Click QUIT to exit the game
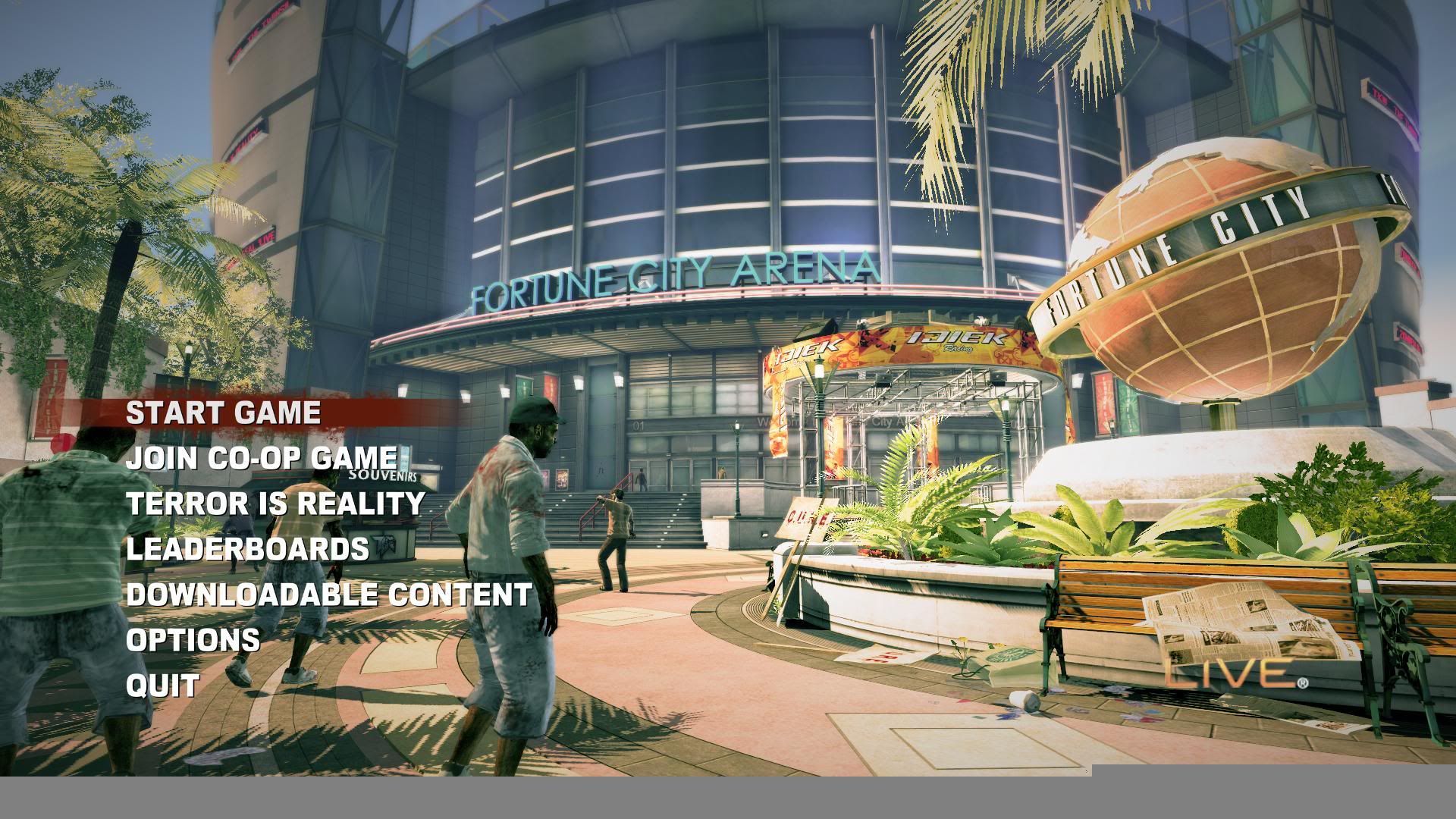The width and height of the screenshot is (1456, 819). pos(162,686)
